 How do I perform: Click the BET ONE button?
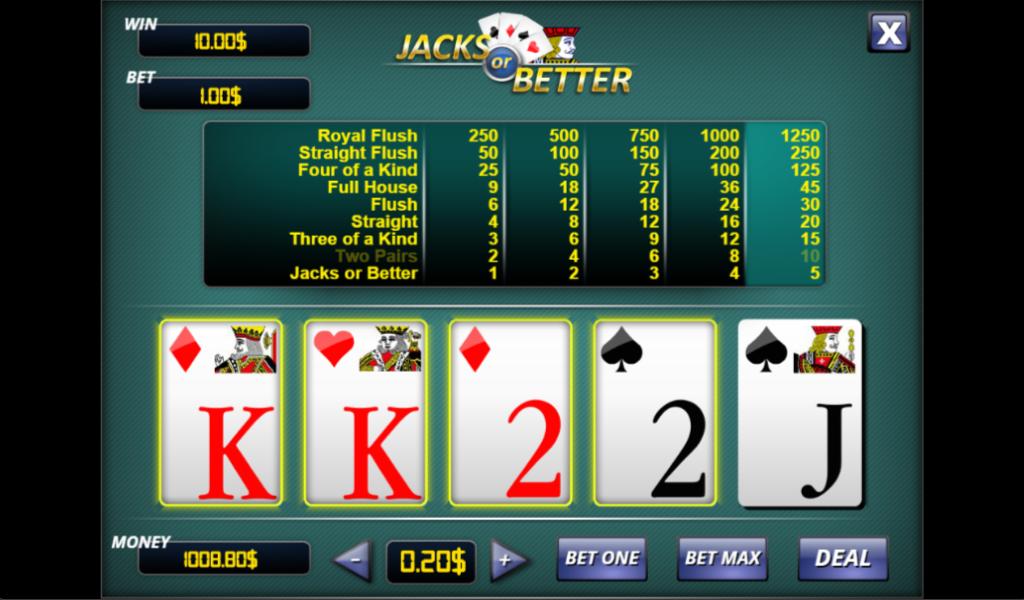coord(601,558)
